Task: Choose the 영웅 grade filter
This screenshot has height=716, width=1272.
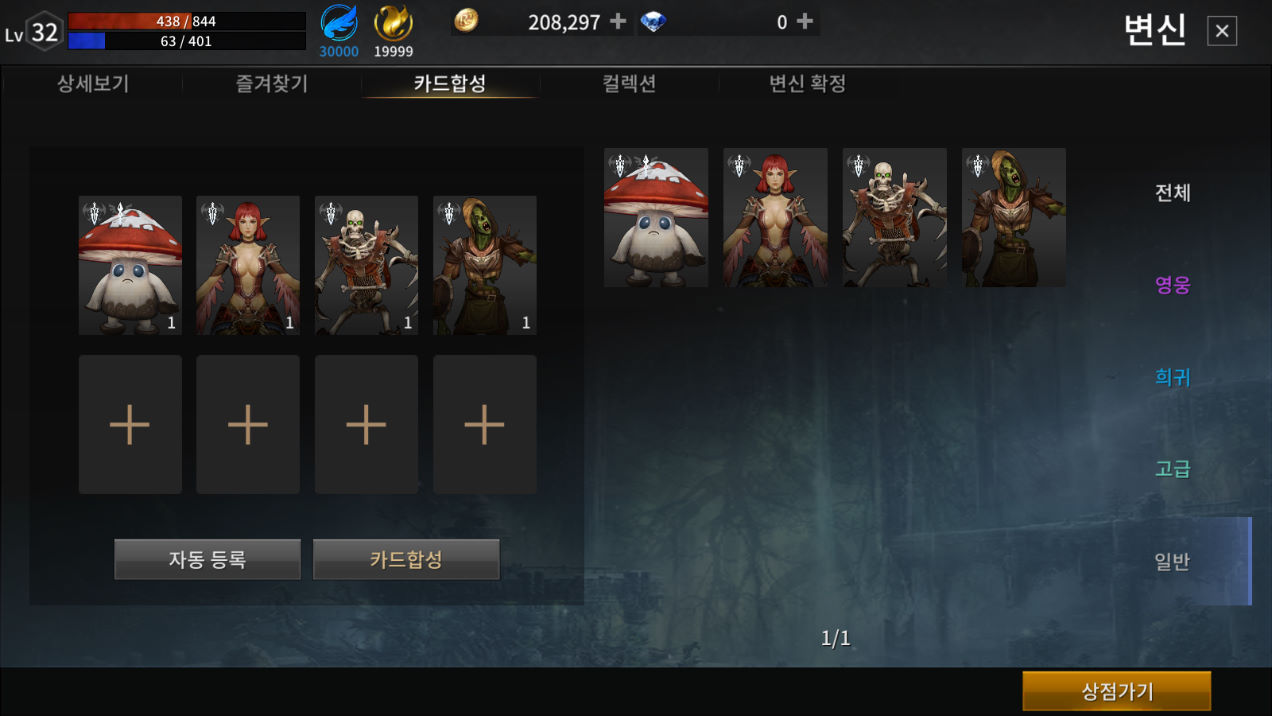Action: pos(1172,285)
